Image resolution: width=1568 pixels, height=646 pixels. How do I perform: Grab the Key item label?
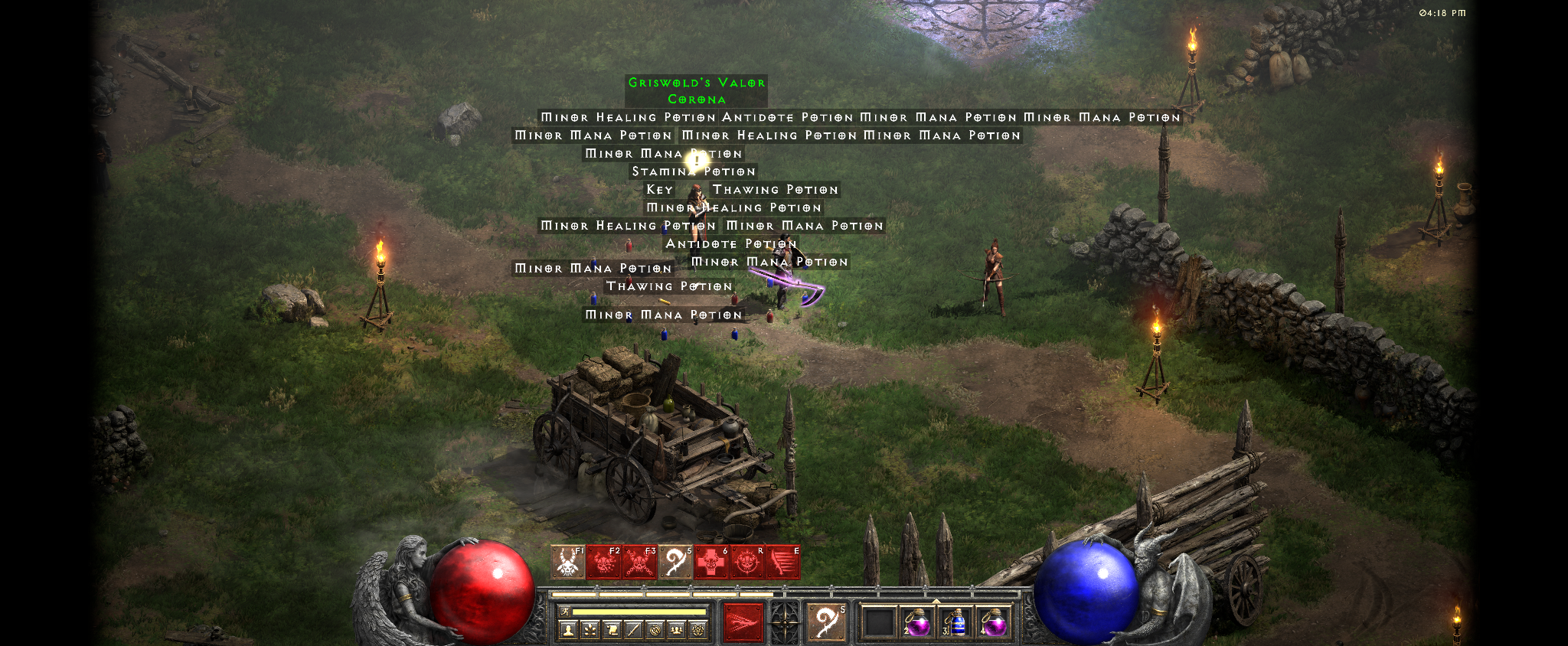[659, 189]
